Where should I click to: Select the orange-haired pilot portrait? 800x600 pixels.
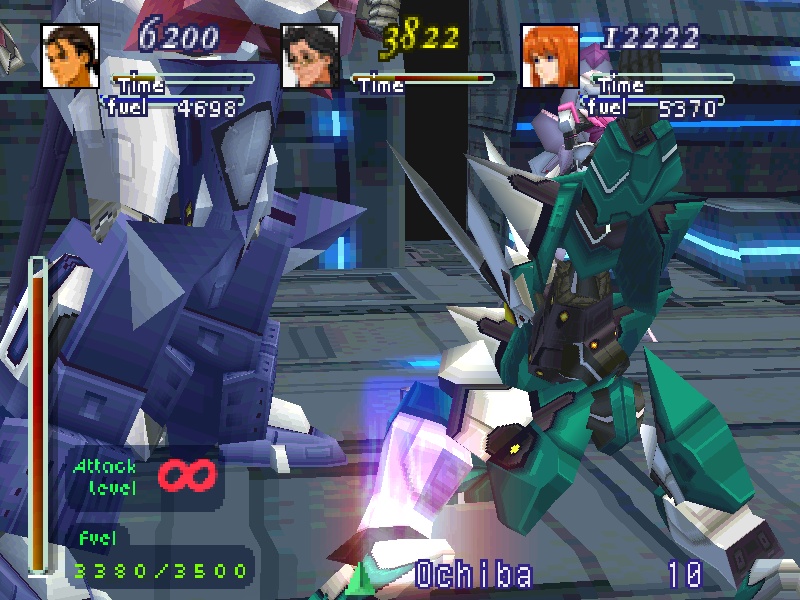(549, 55)
